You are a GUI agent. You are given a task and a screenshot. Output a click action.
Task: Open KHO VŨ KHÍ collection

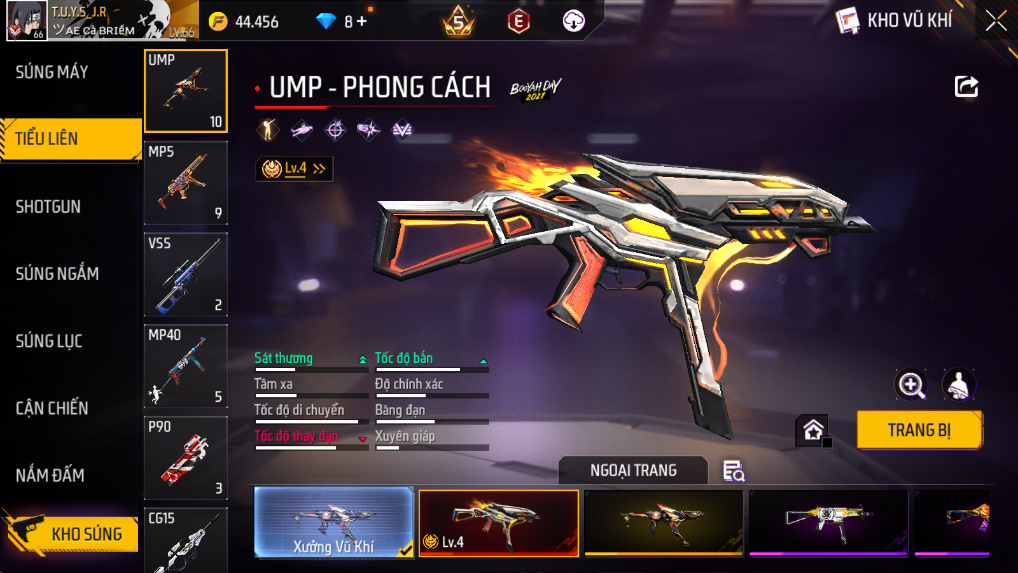(x=894, y=20)
